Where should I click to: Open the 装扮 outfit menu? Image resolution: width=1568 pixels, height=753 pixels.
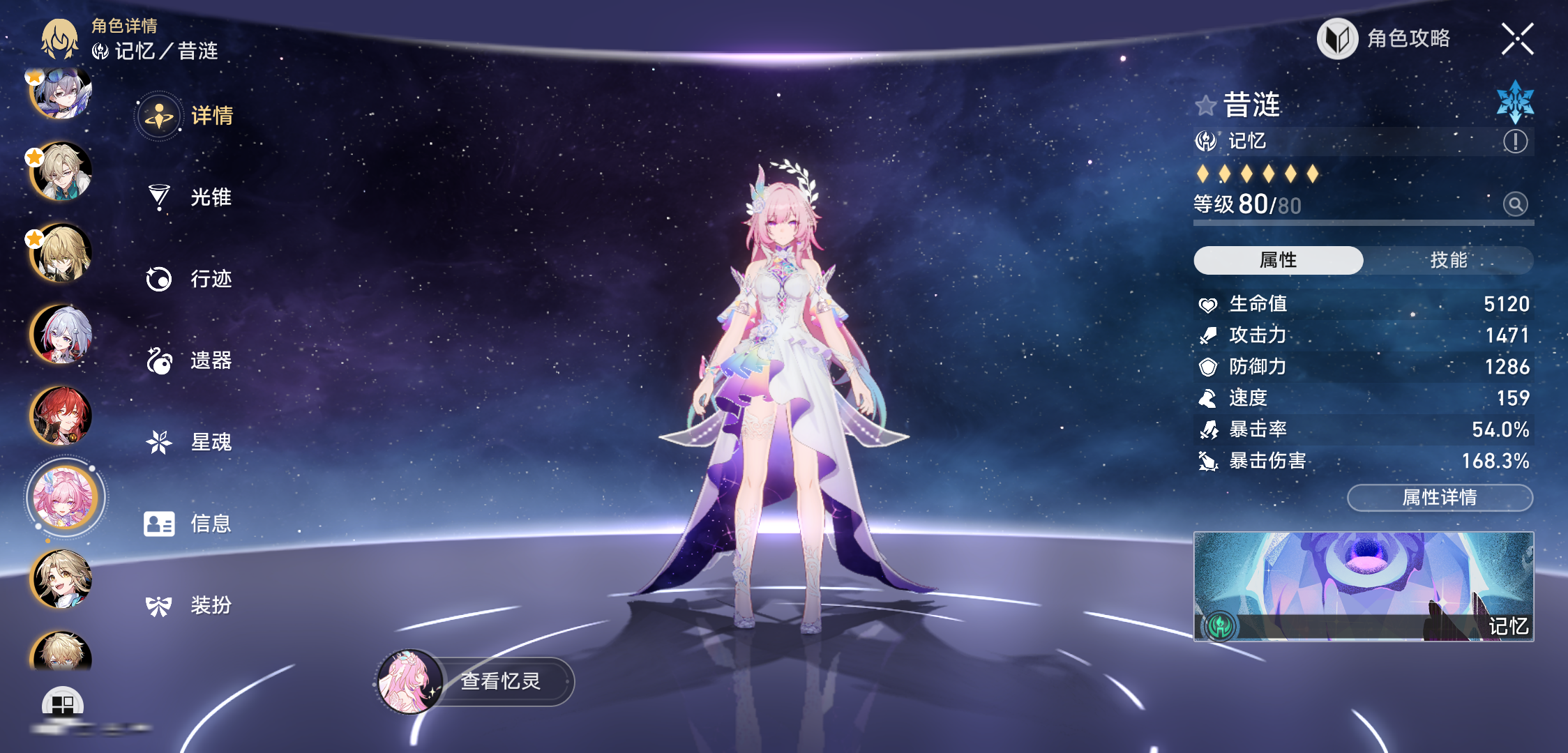pyautogui.click(x=188, y=605)
